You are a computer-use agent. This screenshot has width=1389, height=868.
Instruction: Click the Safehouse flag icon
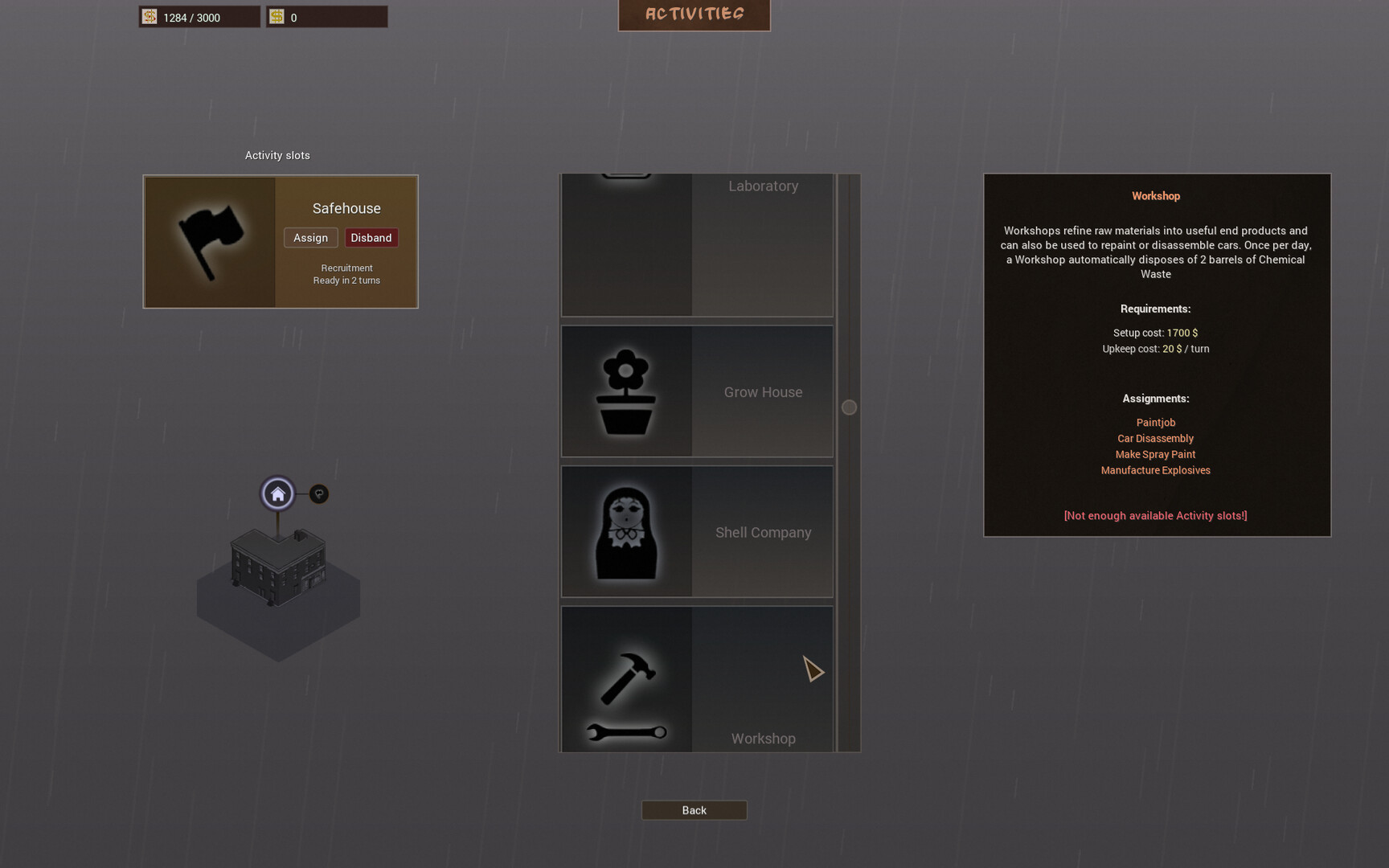(211, 241)
